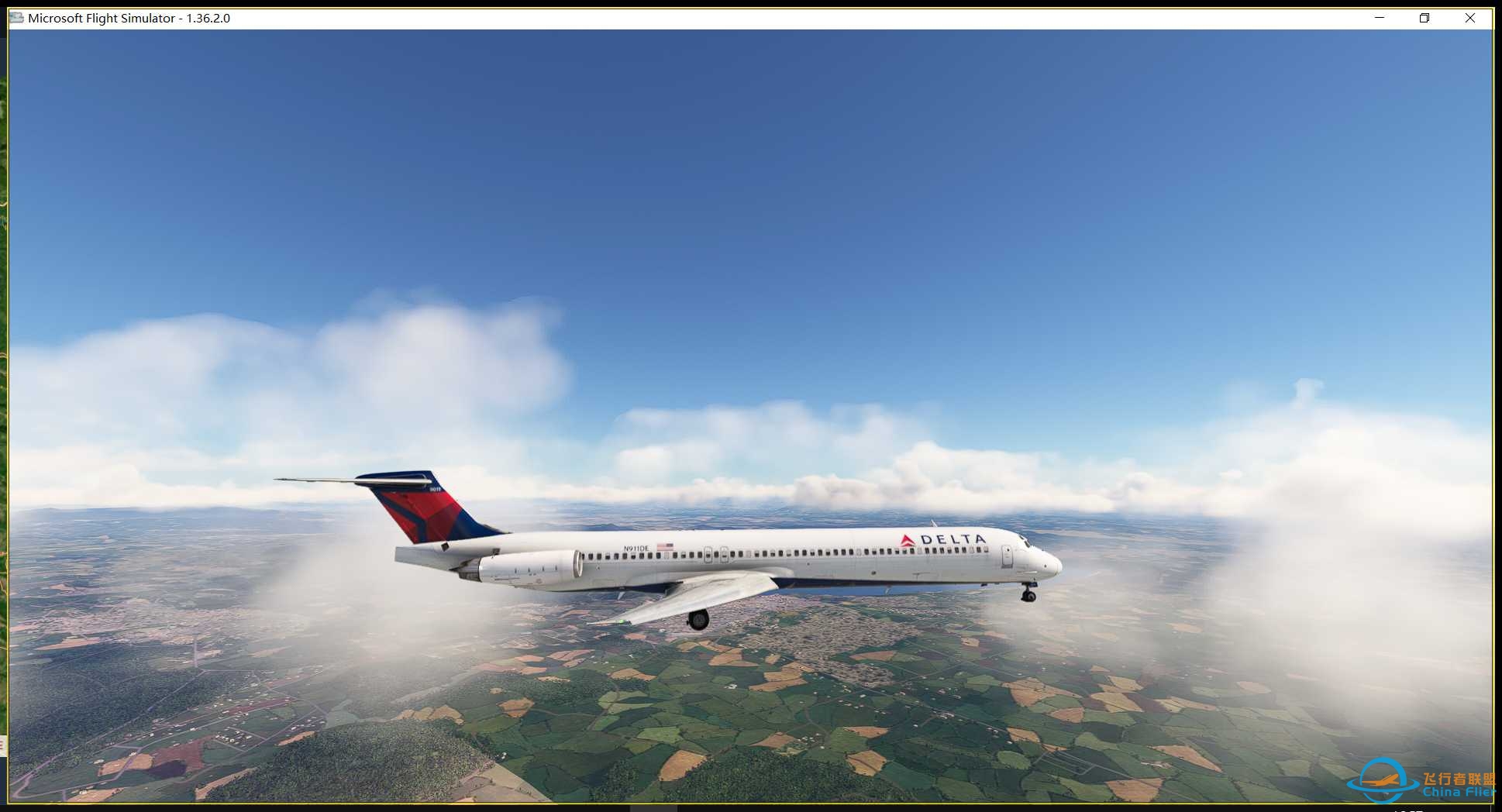Minimize the Microsoft Flight Simulator window
This screenshot has width=1502, height=812.
[x=1380, y=18]
